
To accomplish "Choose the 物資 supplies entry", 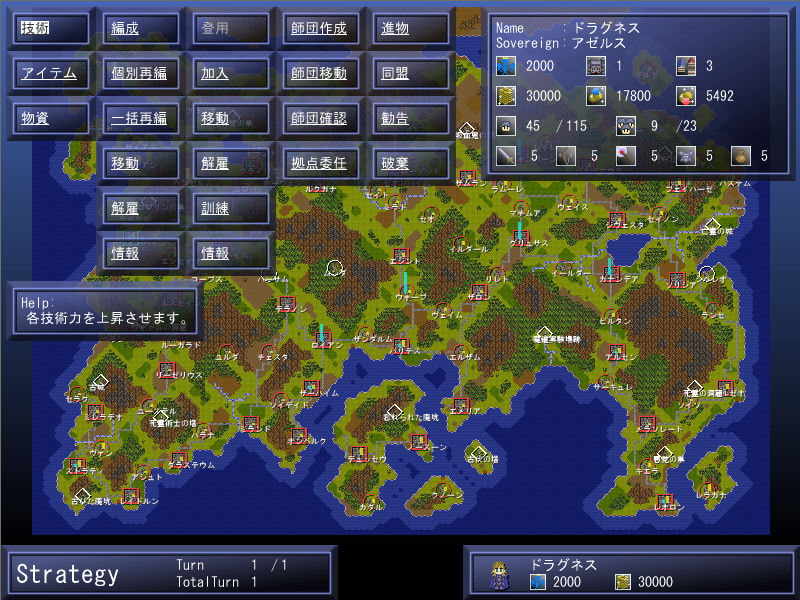I will [51, 118].
